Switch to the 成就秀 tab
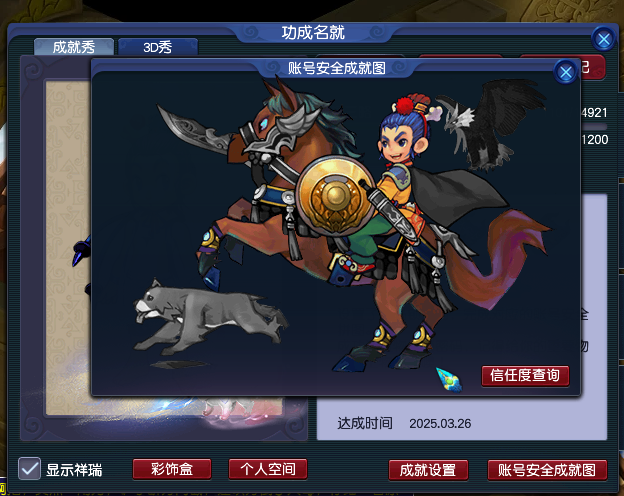 point(72,47)
